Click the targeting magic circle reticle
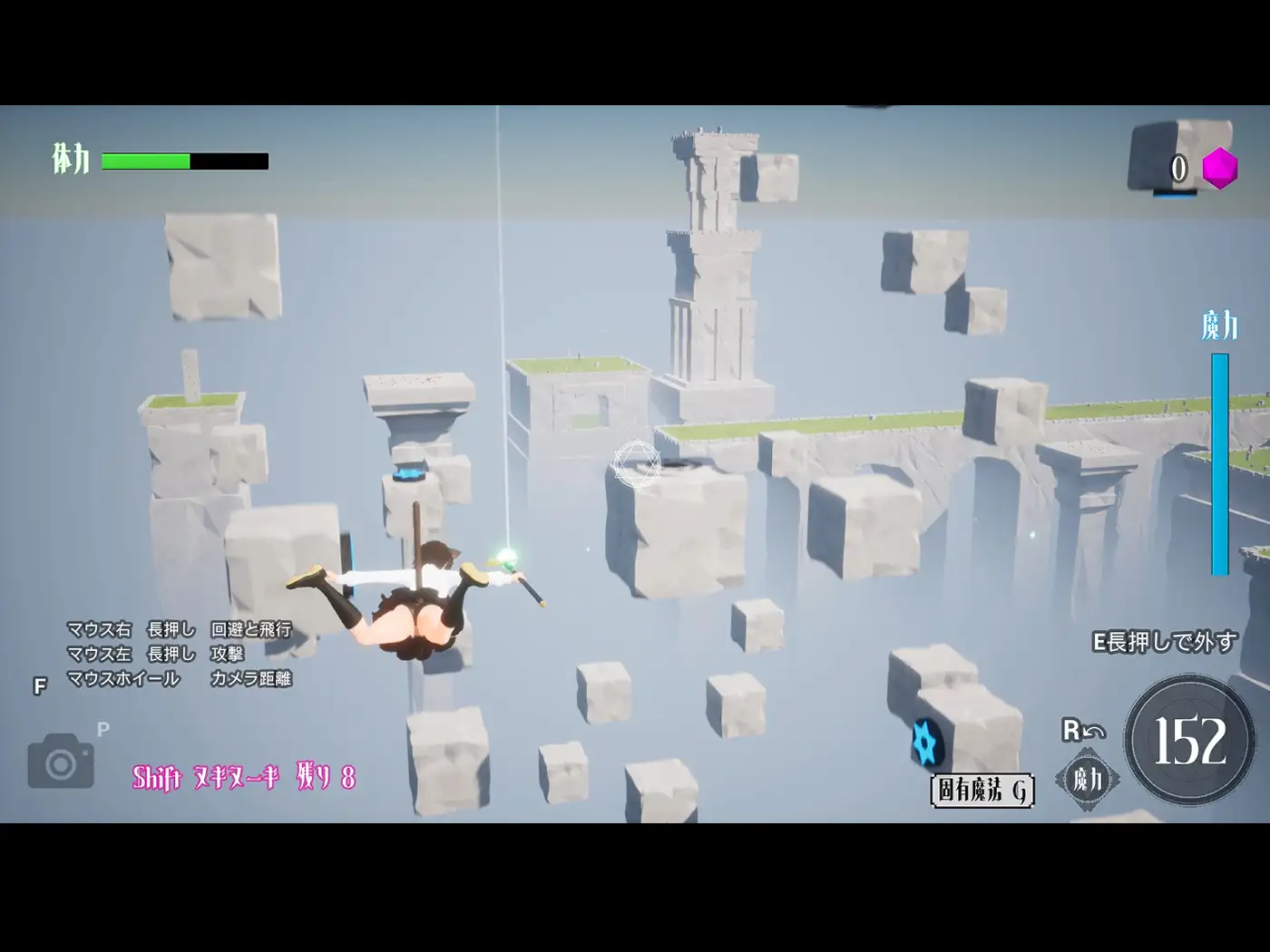 (635, 462)
